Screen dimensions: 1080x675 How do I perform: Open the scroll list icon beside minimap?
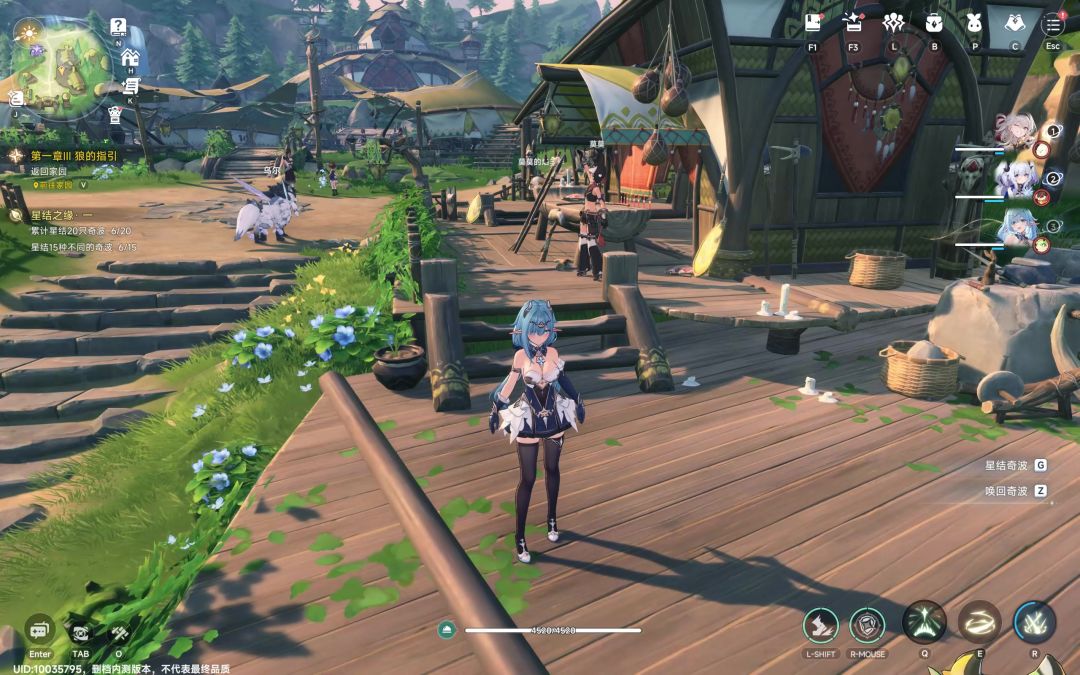(x=130, y=86)
